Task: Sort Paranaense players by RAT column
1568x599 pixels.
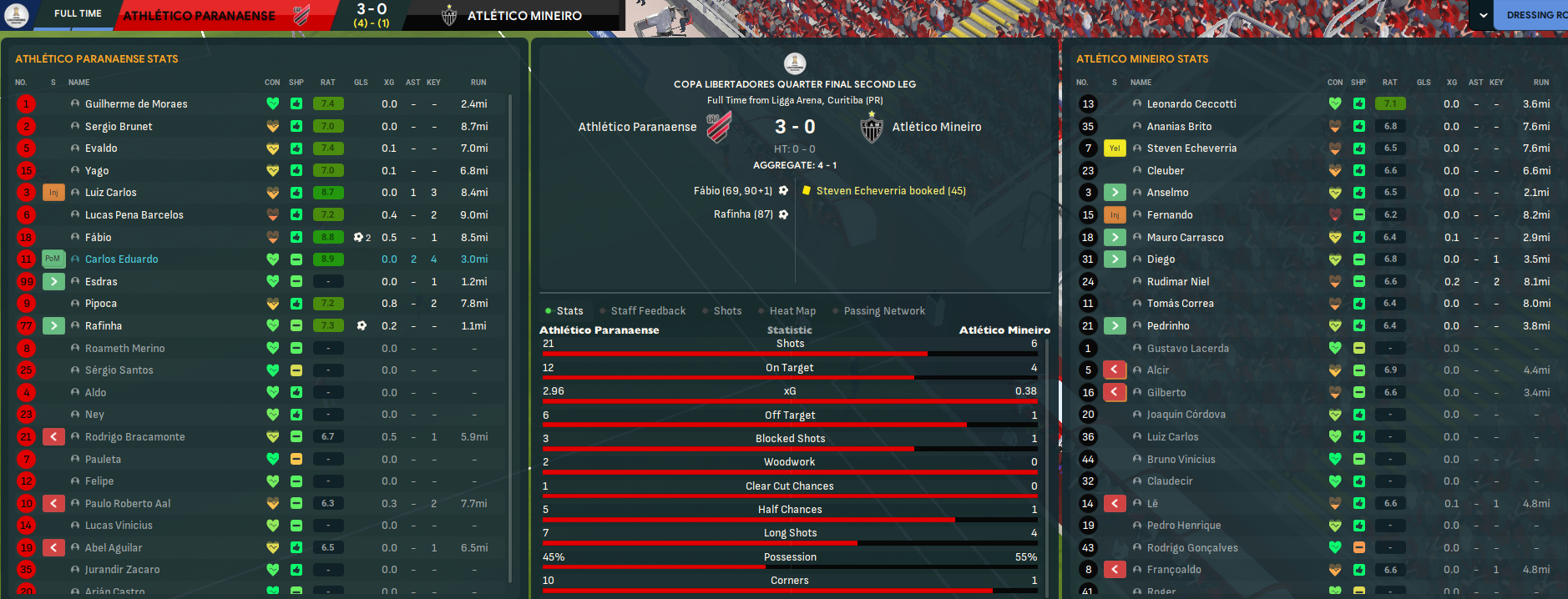Action: coord(327,83)
